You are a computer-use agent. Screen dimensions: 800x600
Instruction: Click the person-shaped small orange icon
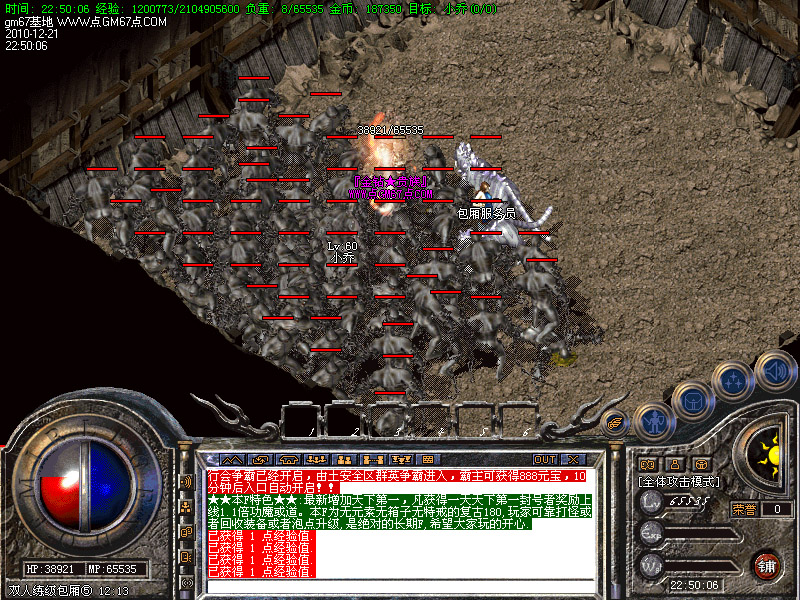pyautogui.click(x=674, y=464)
